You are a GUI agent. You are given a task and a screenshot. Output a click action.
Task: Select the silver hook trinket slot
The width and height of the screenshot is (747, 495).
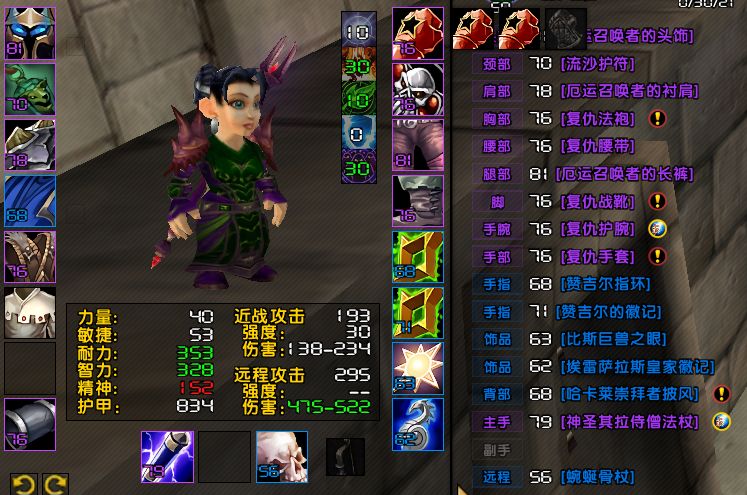click(418, 422)
